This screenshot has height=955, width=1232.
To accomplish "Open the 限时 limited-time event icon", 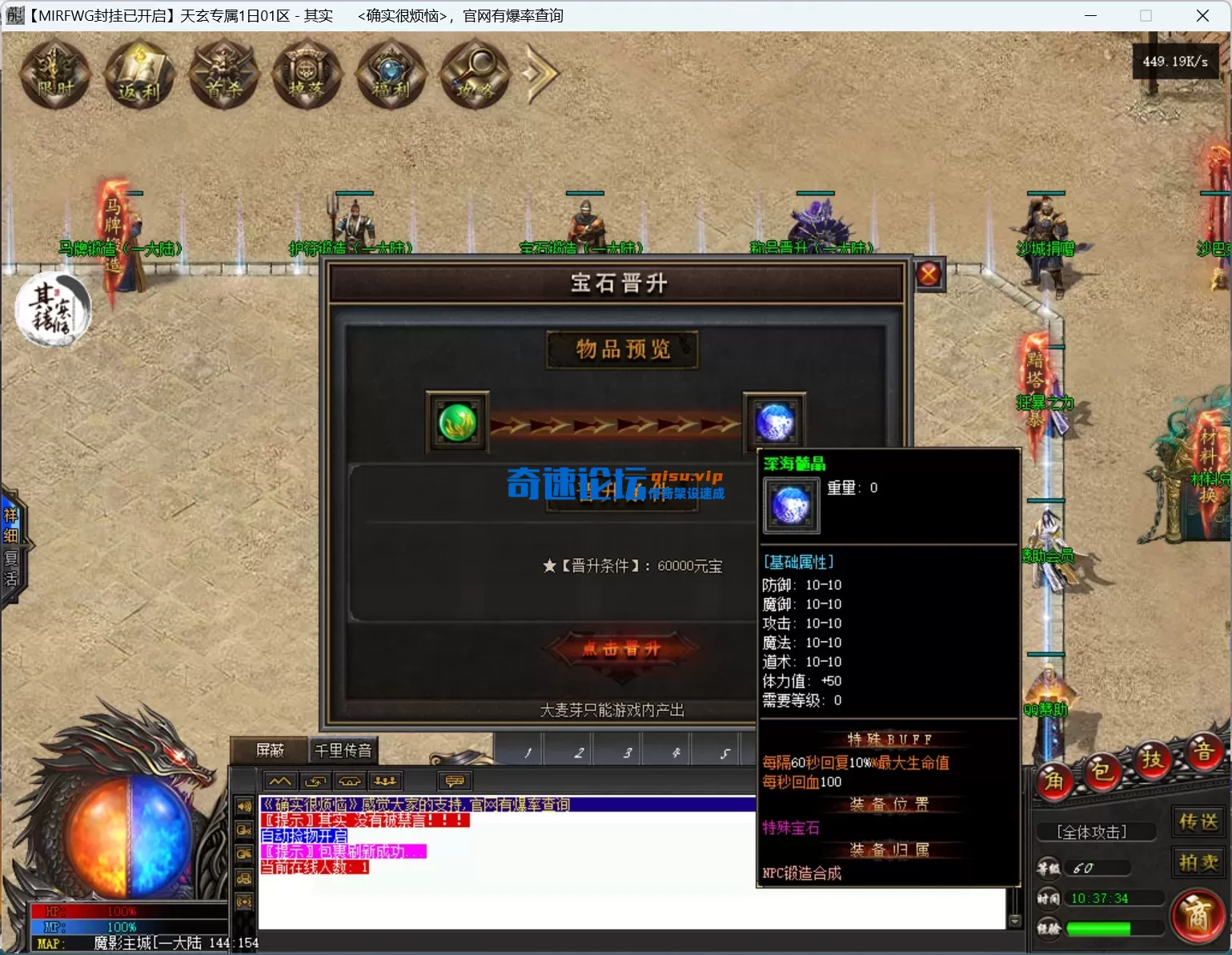I will (53, 74).
